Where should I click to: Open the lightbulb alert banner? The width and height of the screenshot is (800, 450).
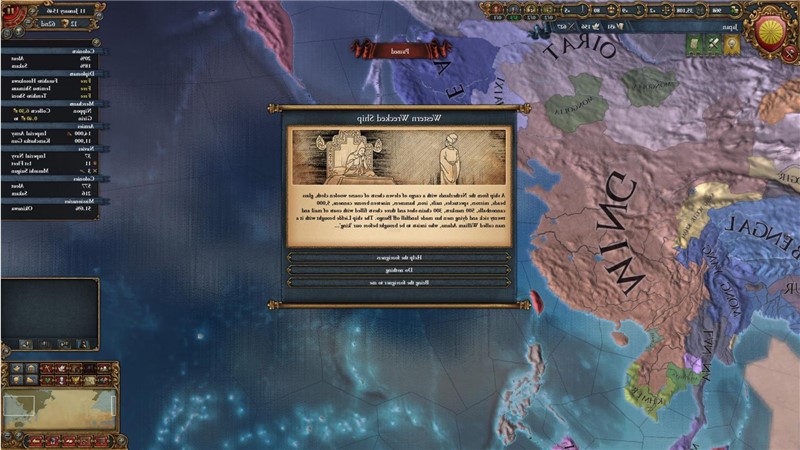click(733, 44)
